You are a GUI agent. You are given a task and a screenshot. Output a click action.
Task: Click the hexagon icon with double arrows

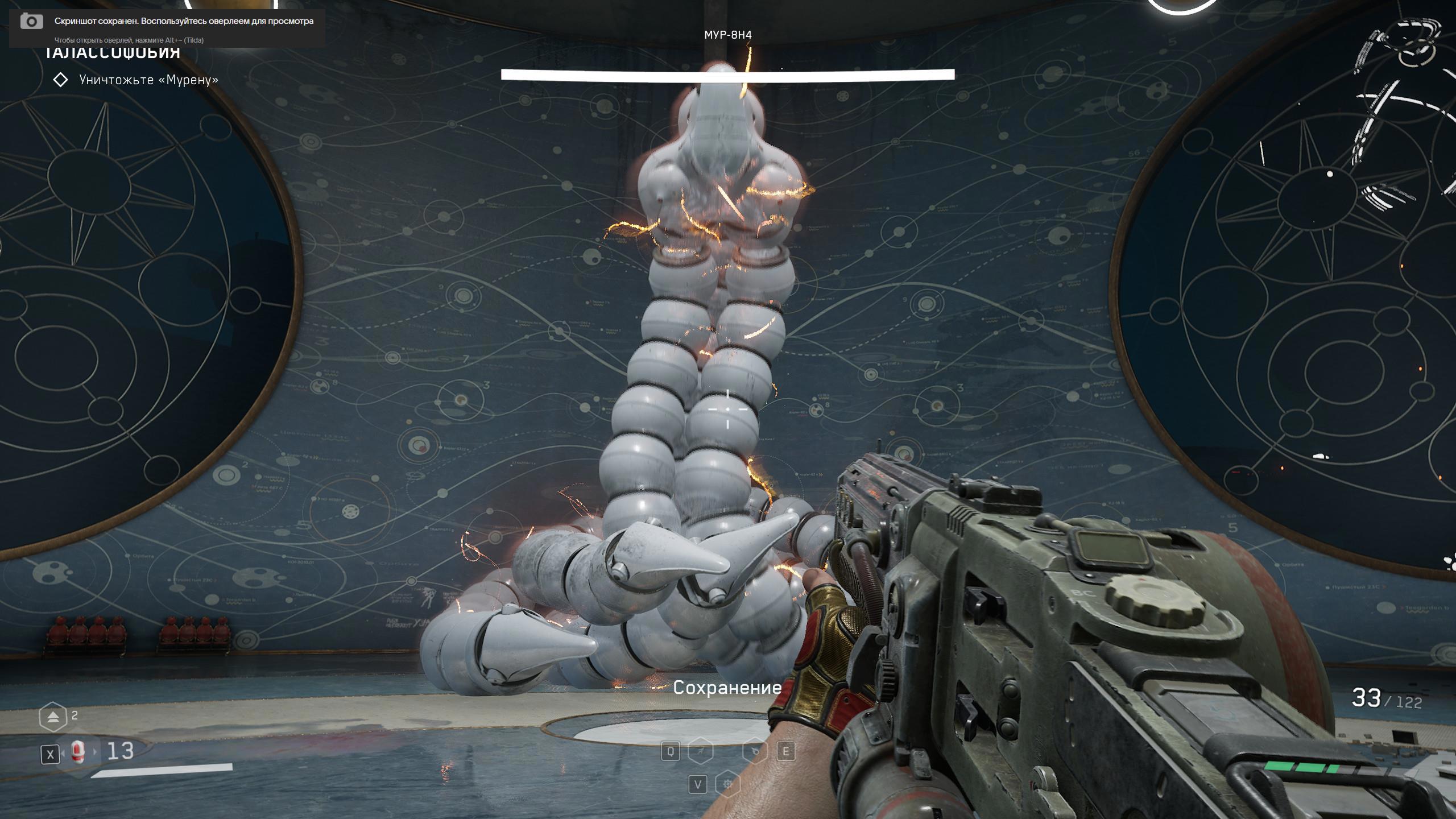click(53, 717)
